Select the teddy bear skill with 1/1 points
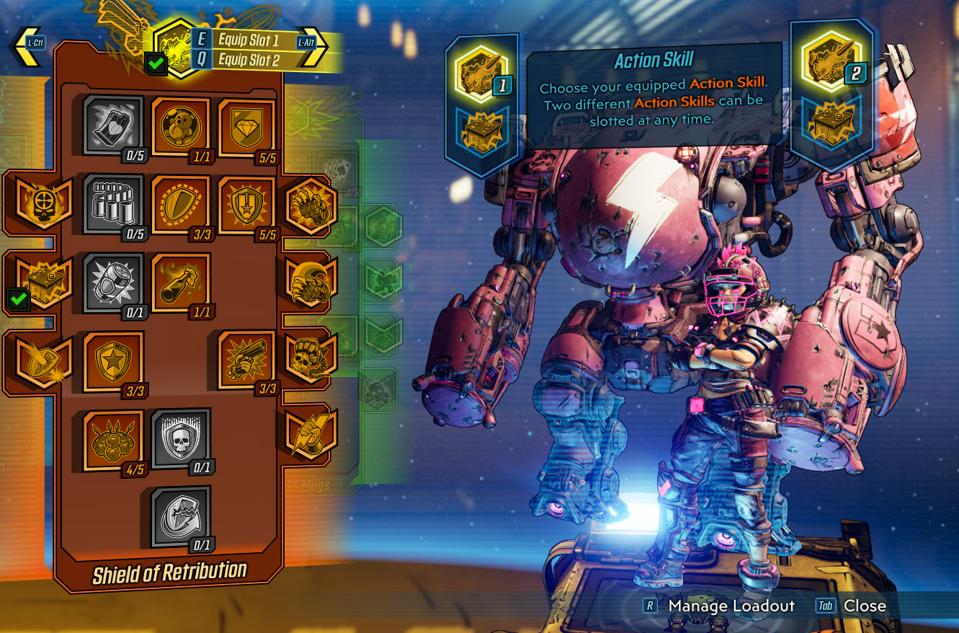Image resolution: width=959 pixels, height=633 pixels. click(x=181, y=125)
